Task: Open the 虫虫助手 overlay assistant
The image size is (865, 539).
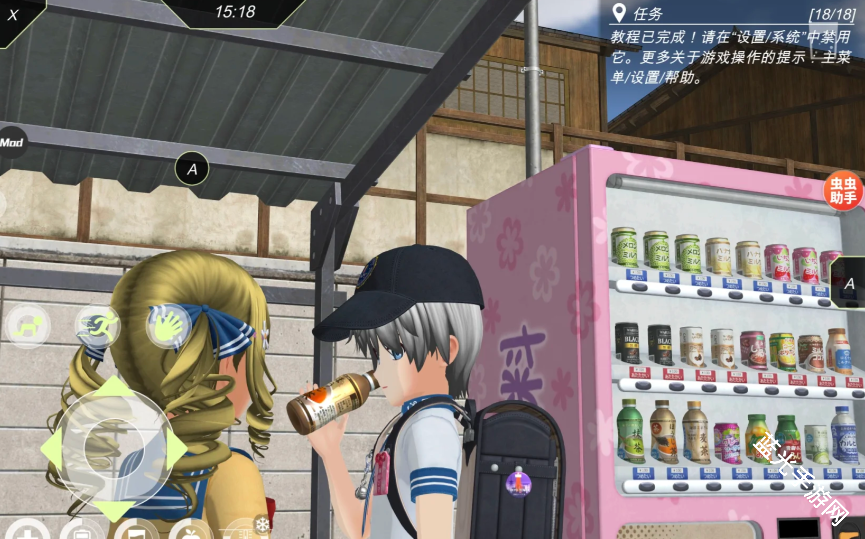Action: coord(843,190)
